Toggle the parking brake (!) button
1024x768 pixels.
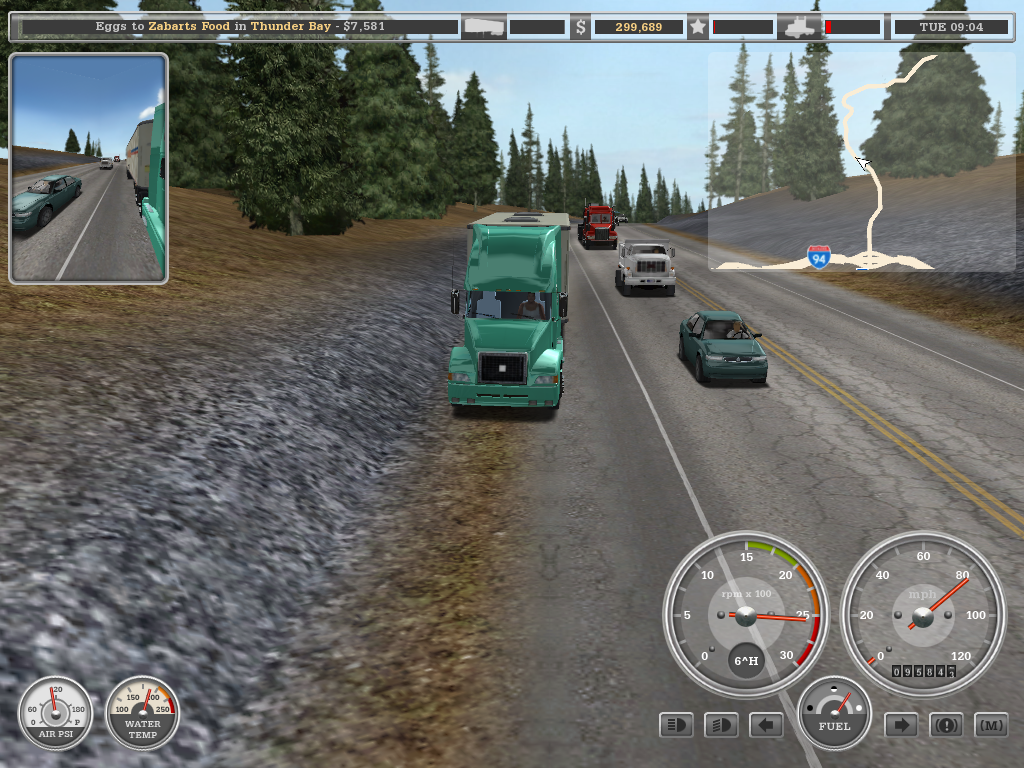tap(946, 725)
